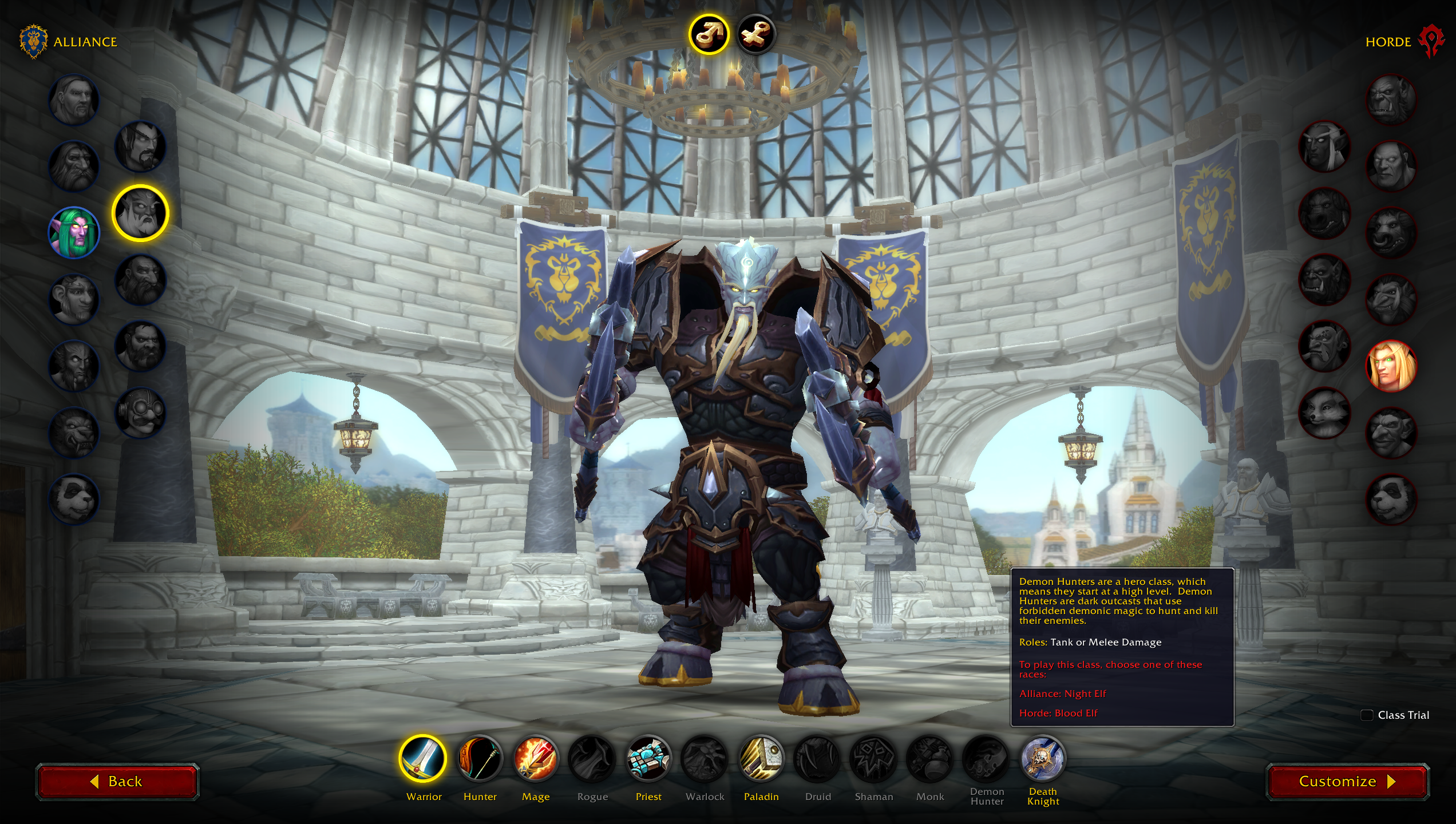Choose the Hunter class
The height and width of the screenshot is (824, 1456).
(x=480, y=759)
